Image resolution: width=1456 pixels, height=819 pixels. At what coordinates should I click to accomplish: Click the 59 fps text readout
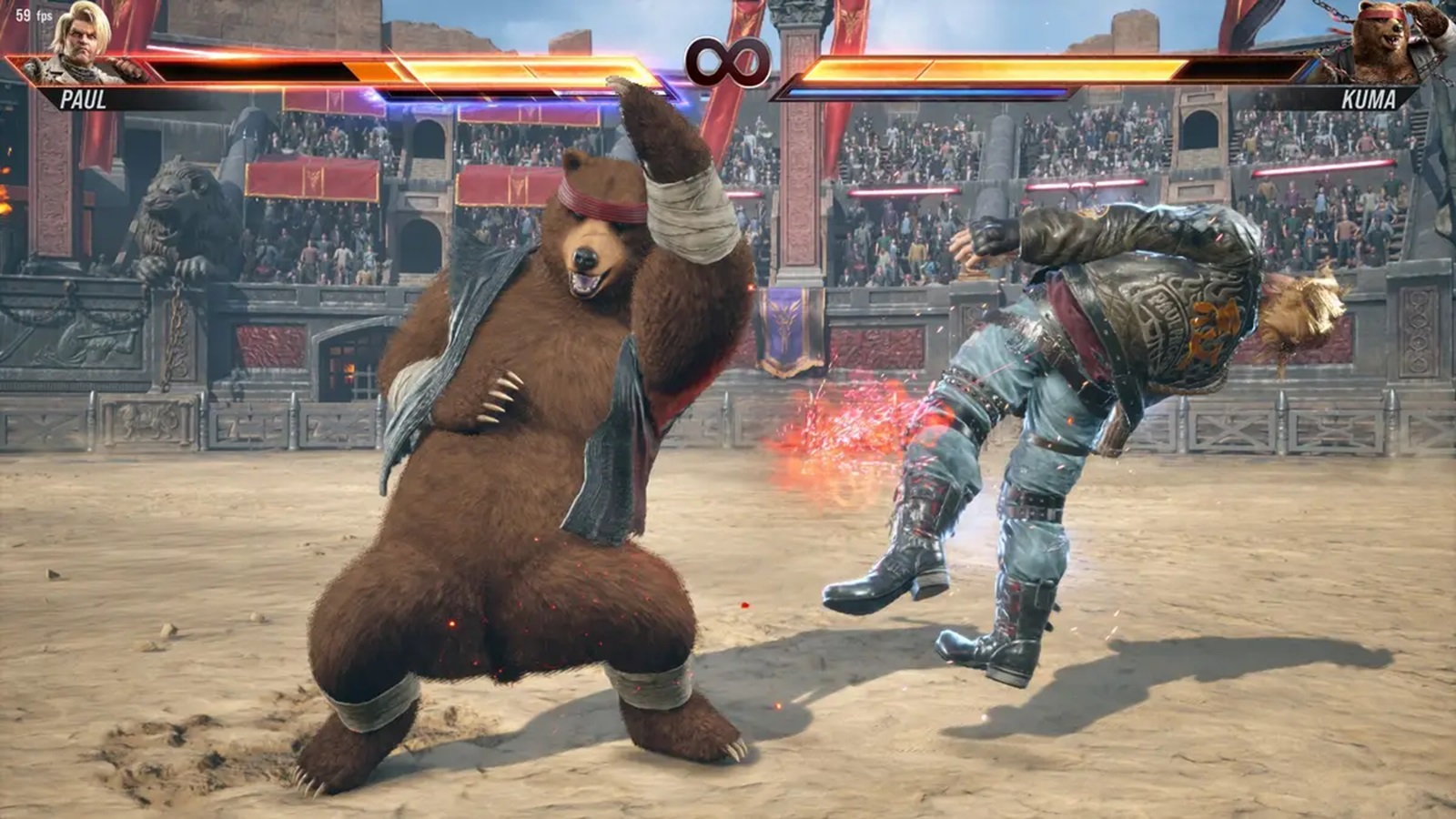click(33, 15)
